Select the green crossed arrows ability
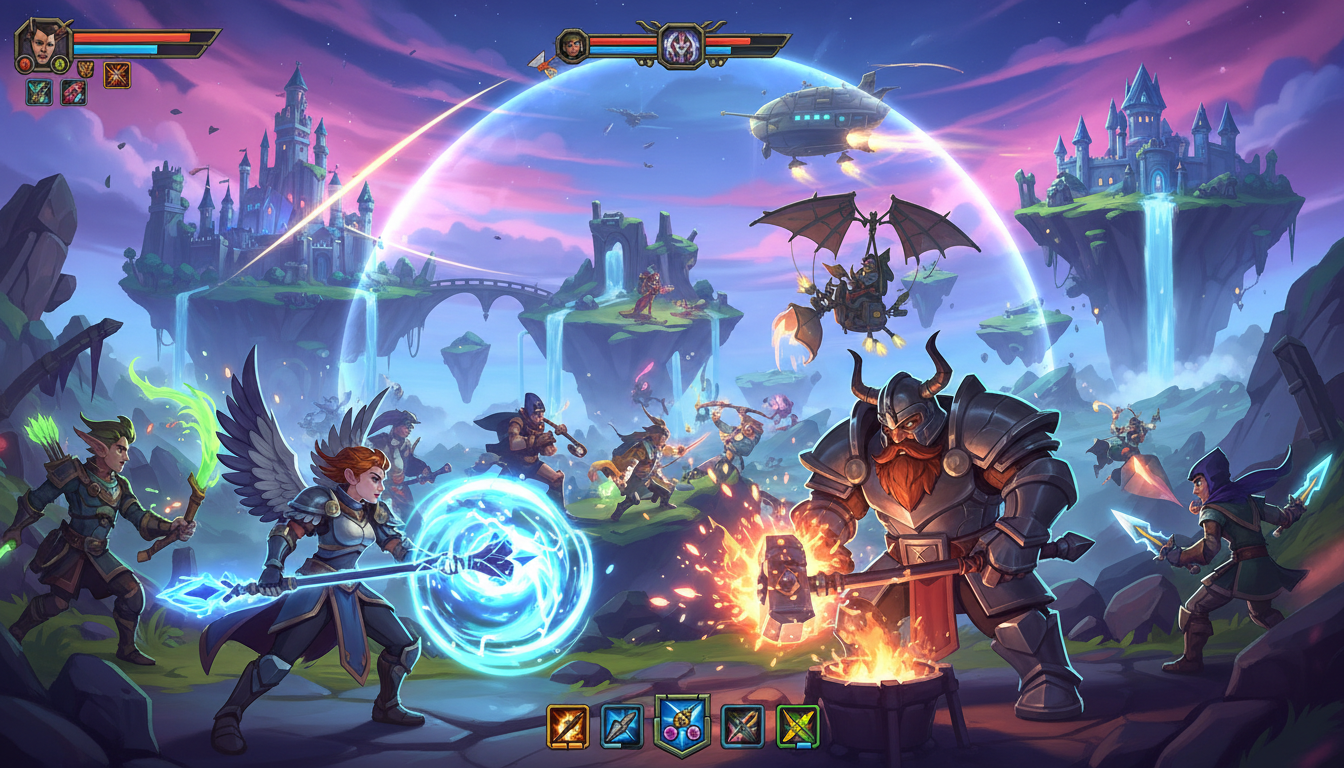This screenshot has width=1344, height=768. (x=797, y=725)
